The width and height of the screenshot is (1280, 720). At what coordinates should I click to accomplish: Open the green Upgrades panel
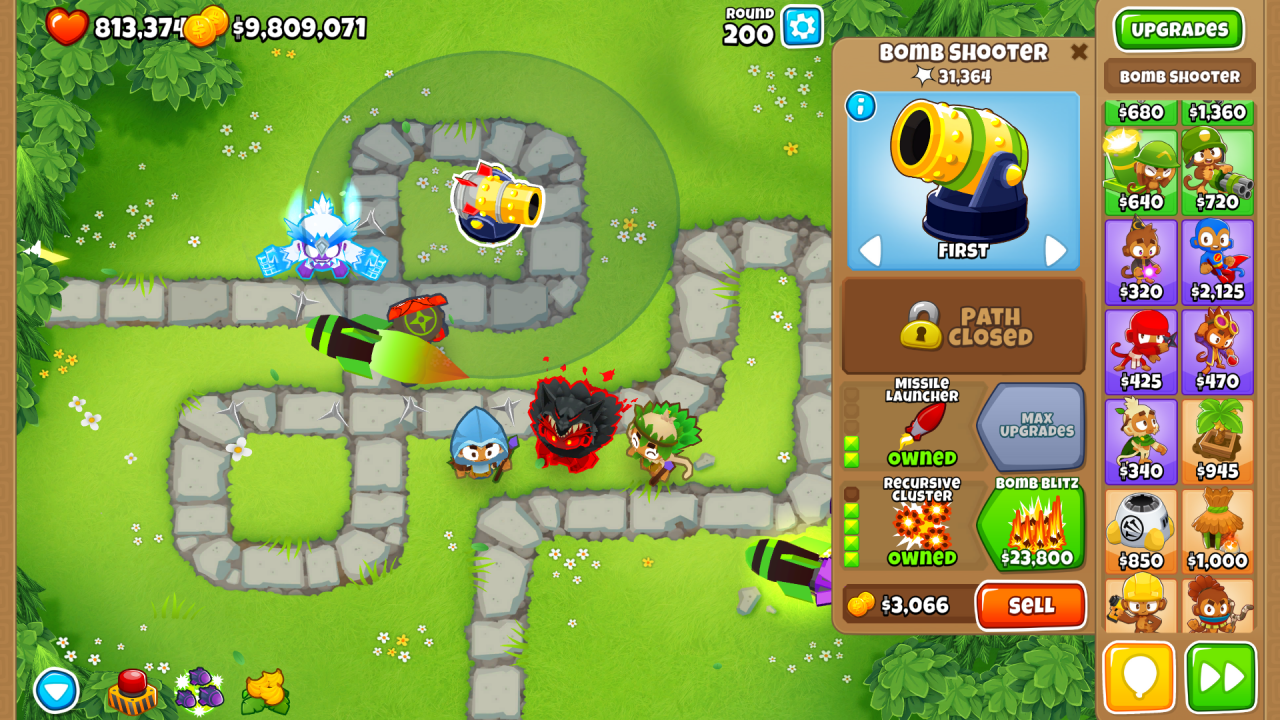click(1178, 29)
